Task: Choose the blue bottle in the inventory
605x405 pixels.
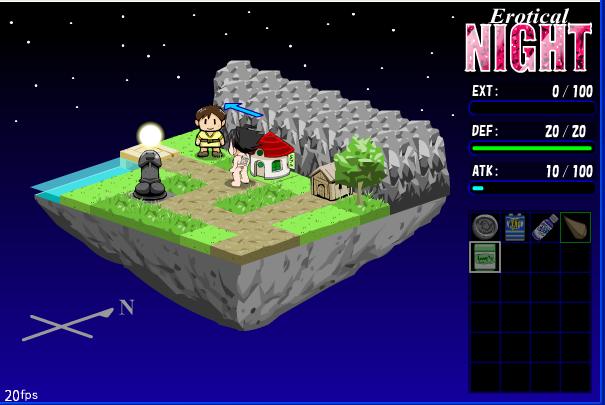Action: (545, 227)
